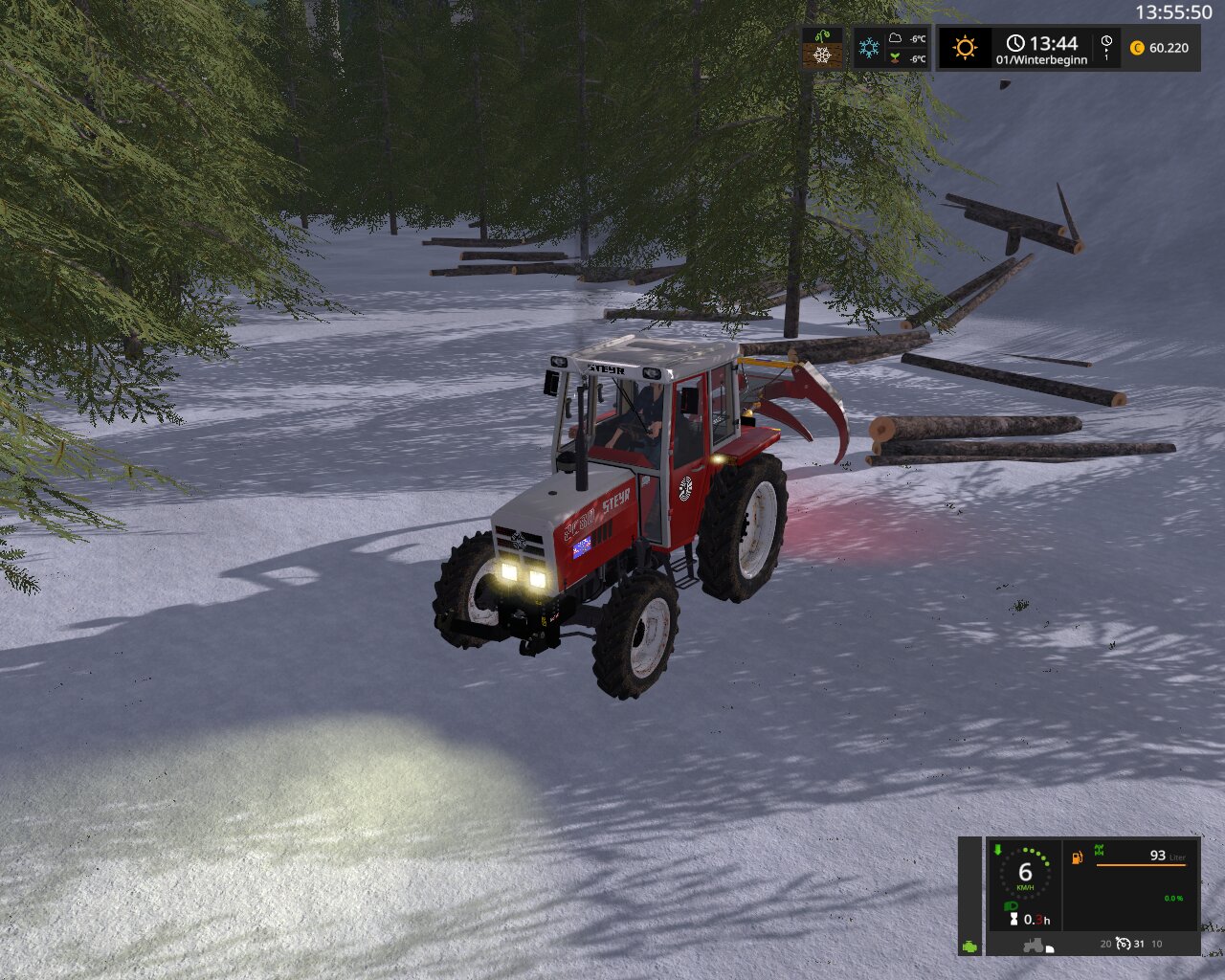
Task: Click the sun weather forecast icon
Action: 964,48
